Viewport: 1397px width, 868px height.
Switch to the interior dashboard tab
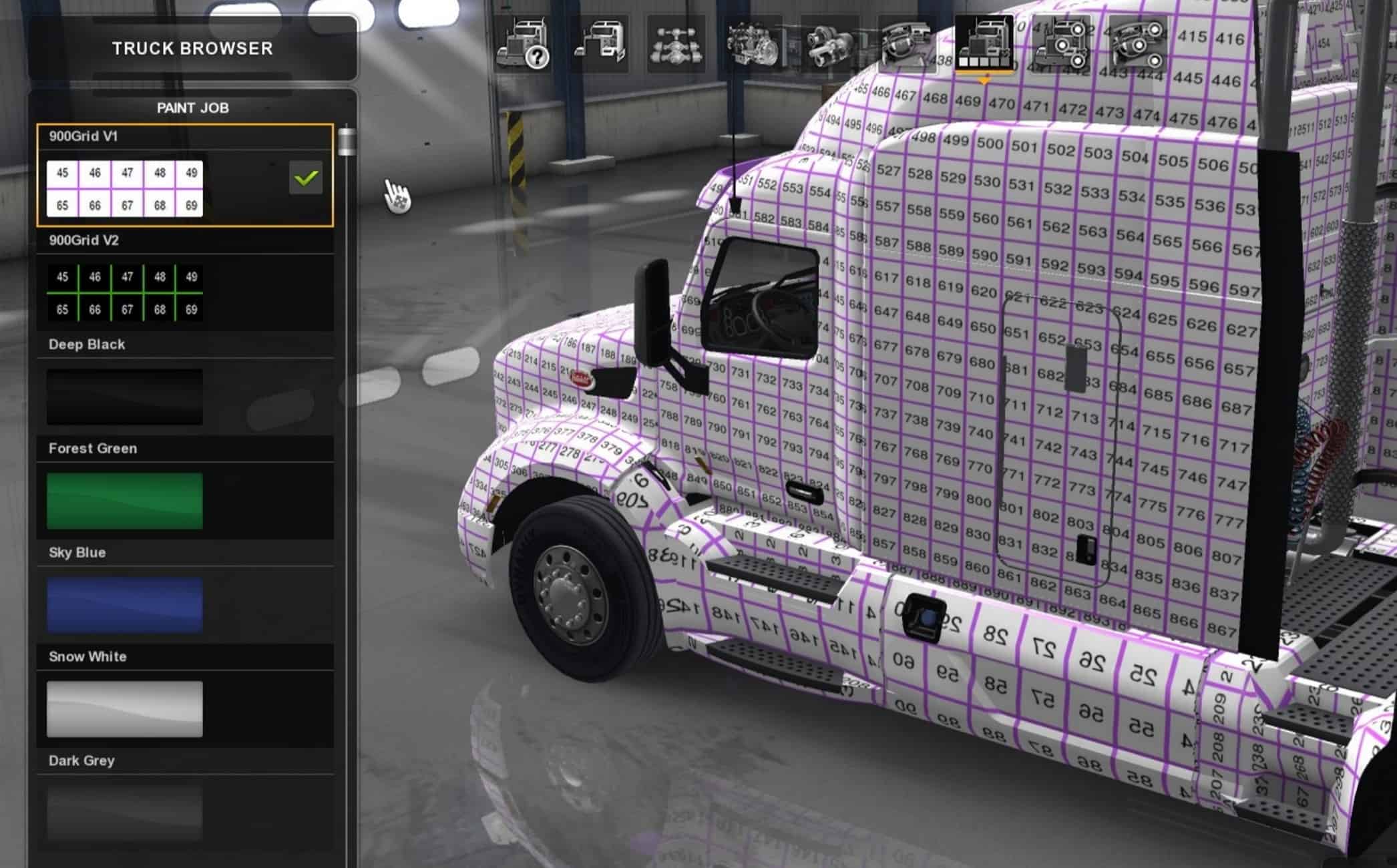pyautogui.click(x=907, y=44)
